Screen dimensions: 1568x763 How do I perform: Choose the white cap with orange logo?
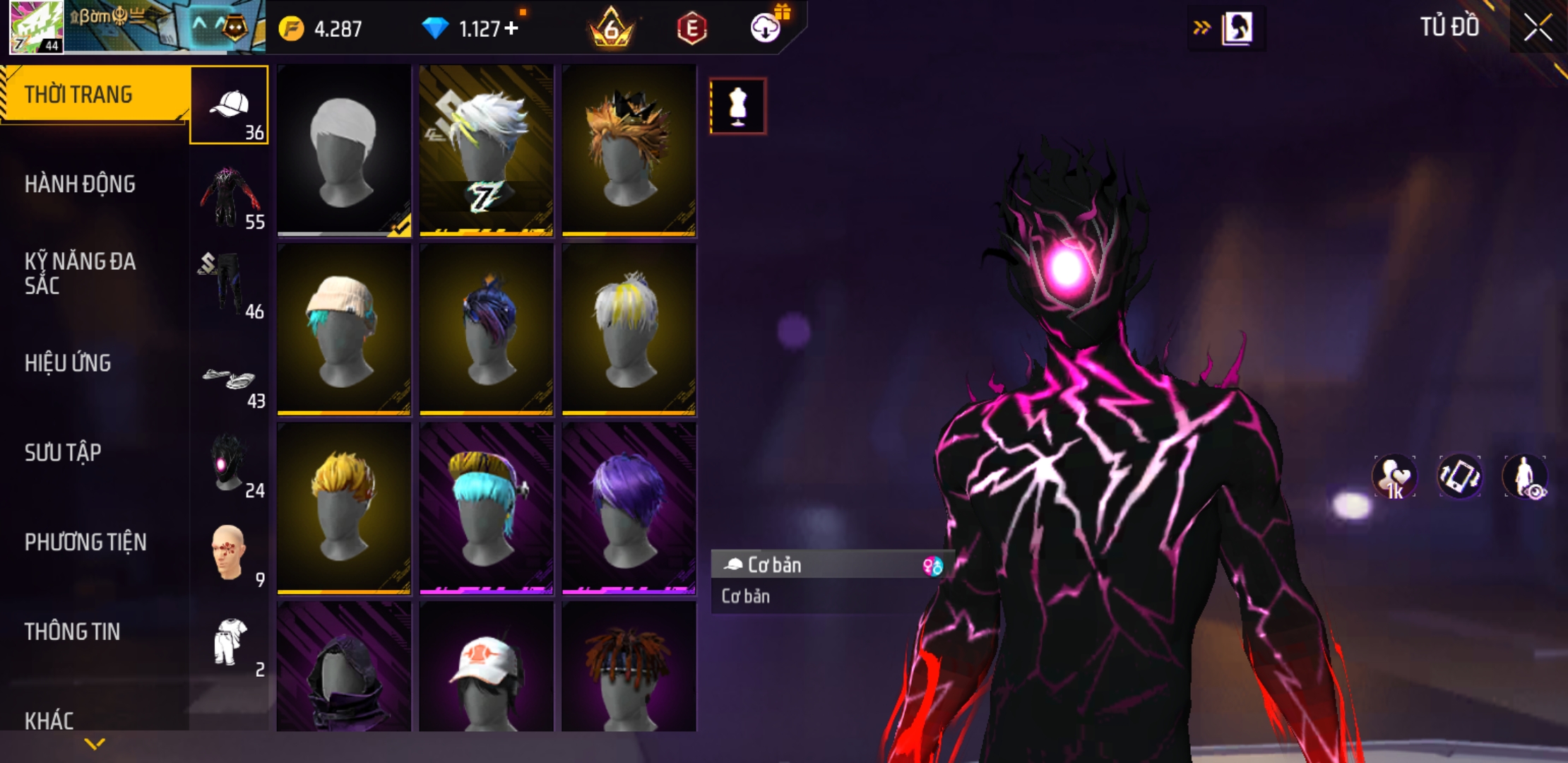coord(487,668)
